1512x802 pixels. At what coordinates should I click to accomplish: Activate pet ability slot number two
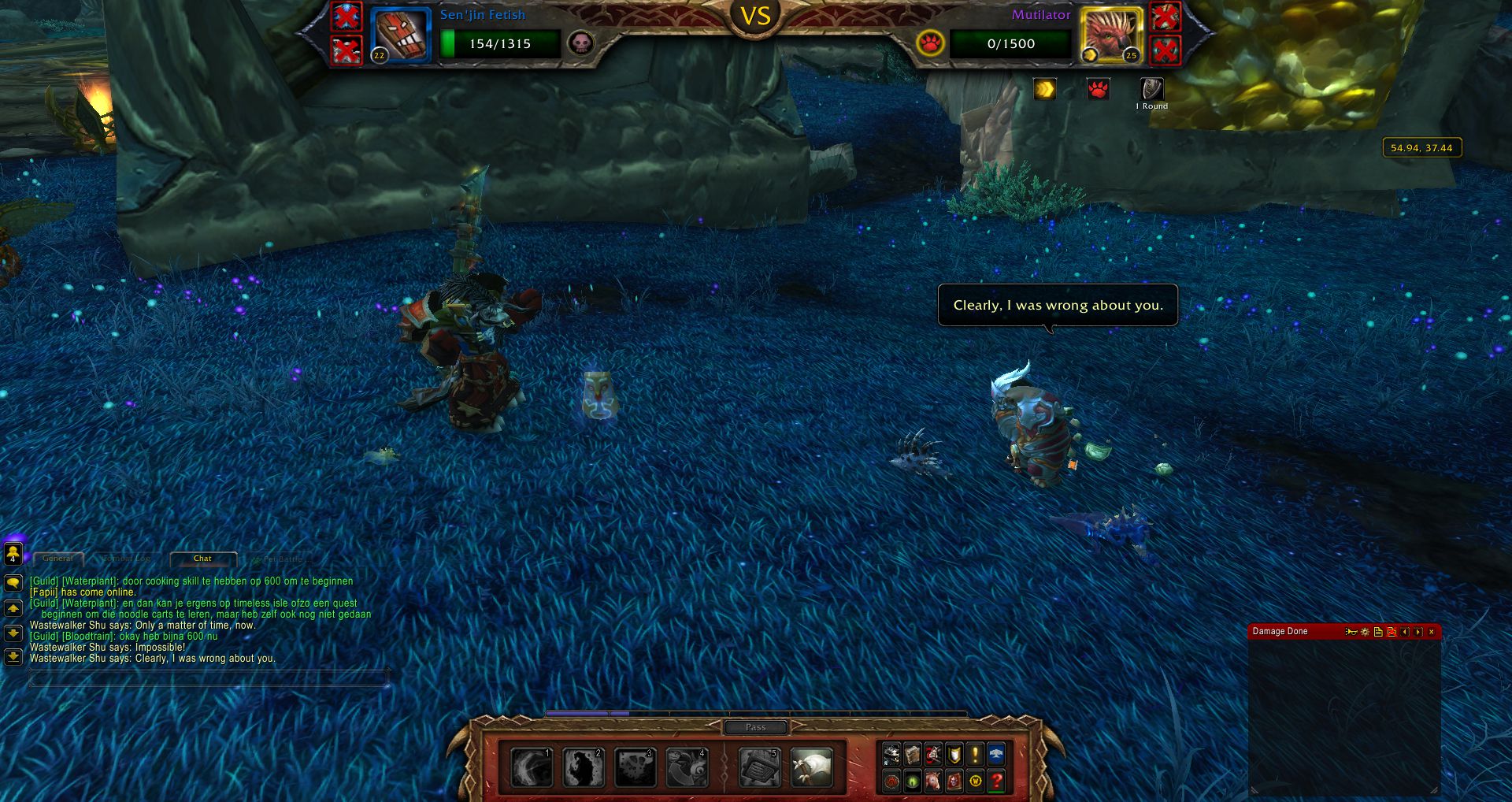(584, 767)
